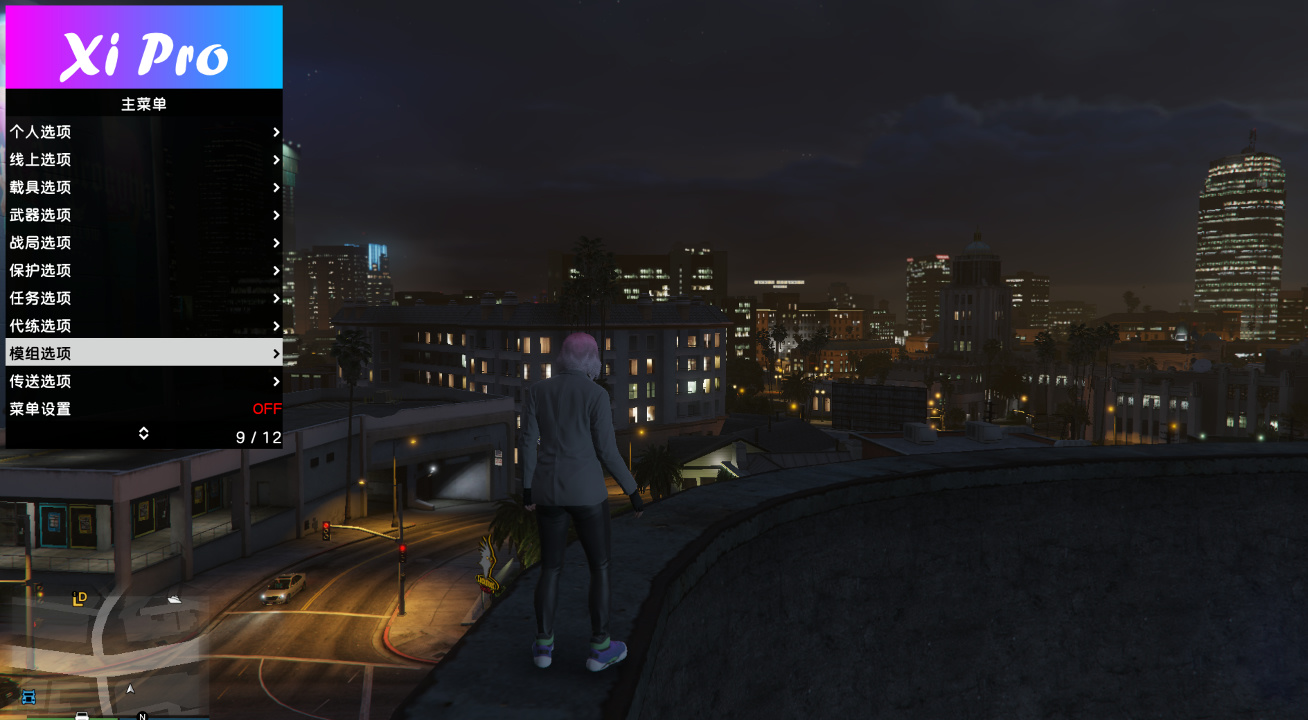Open 载具选项 vehicle options
1308x720 pixels.
[143, 187]
